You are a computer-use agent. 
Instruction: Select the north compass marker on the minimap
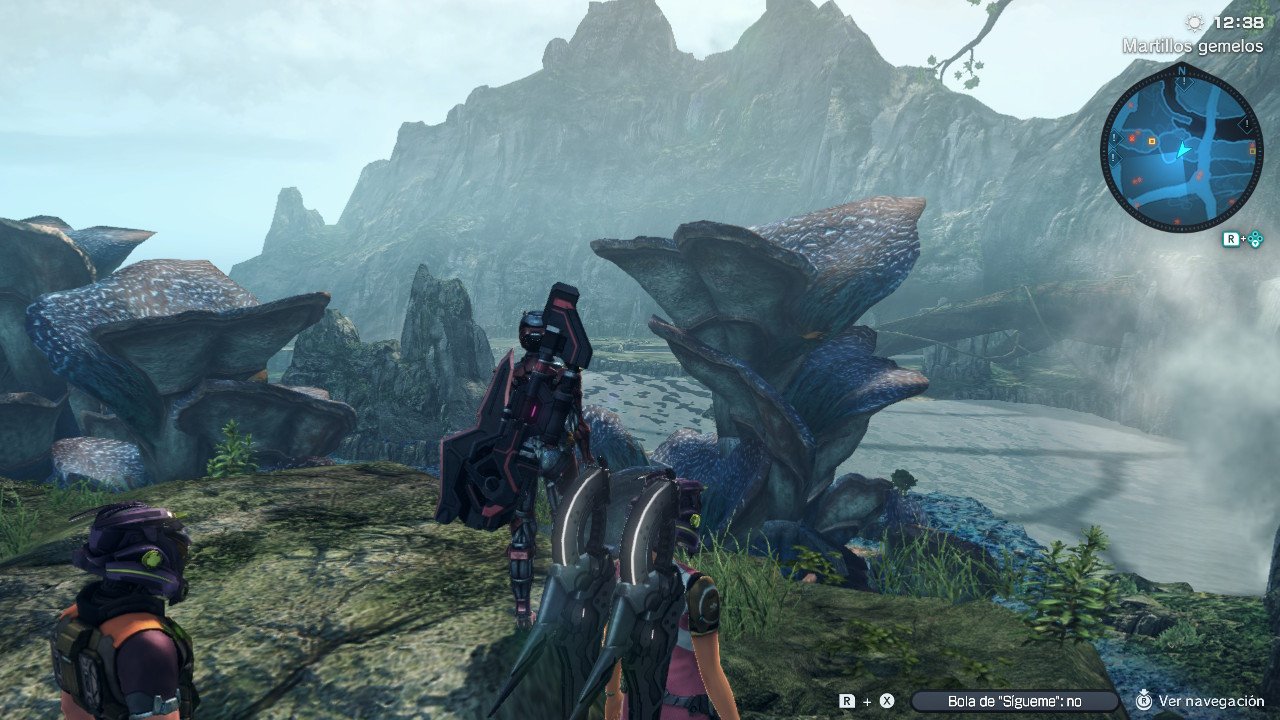click(x=1182, y=69)
